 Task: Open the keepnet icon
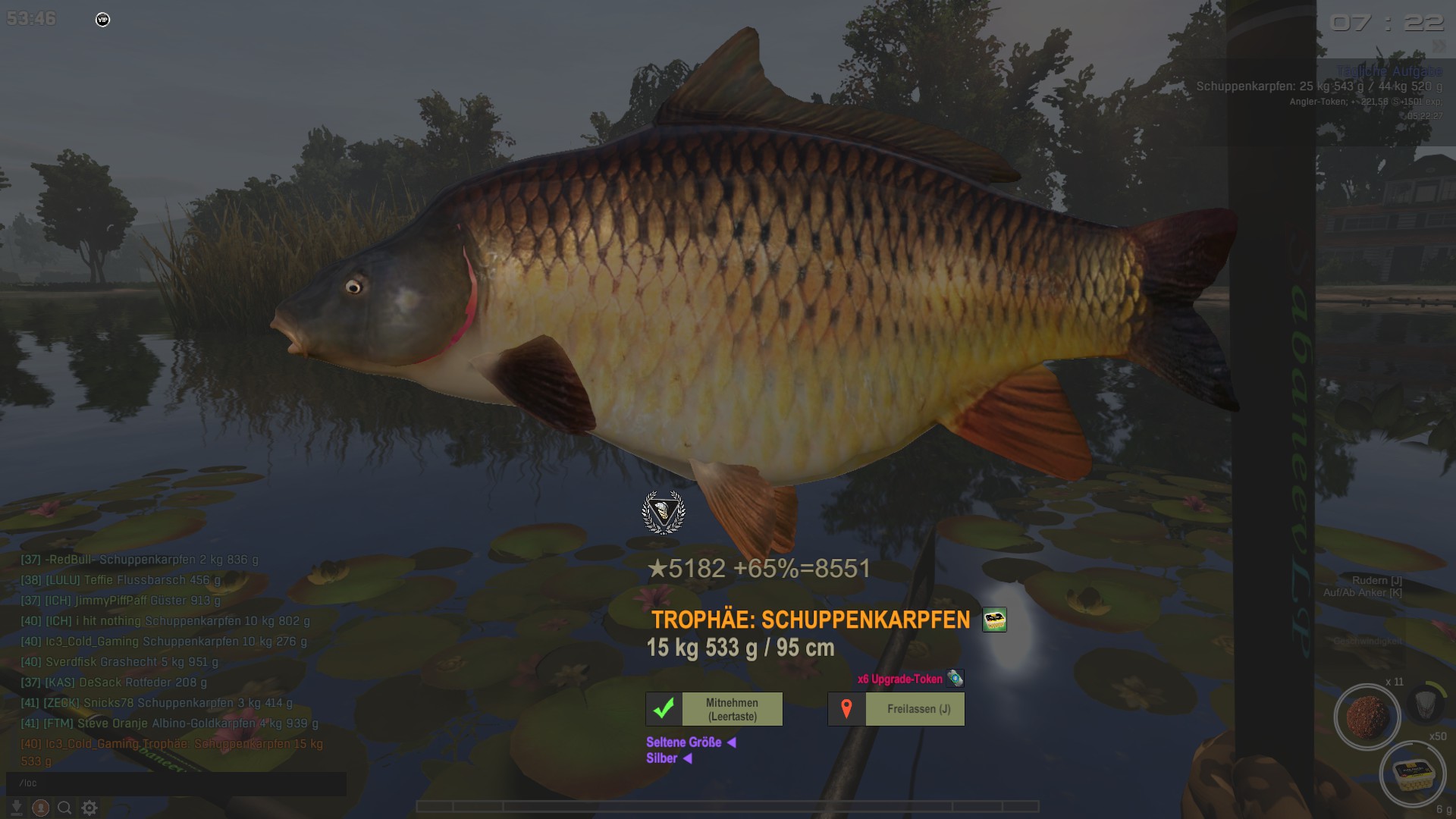pyautogui.click(x=1424, y=704)
